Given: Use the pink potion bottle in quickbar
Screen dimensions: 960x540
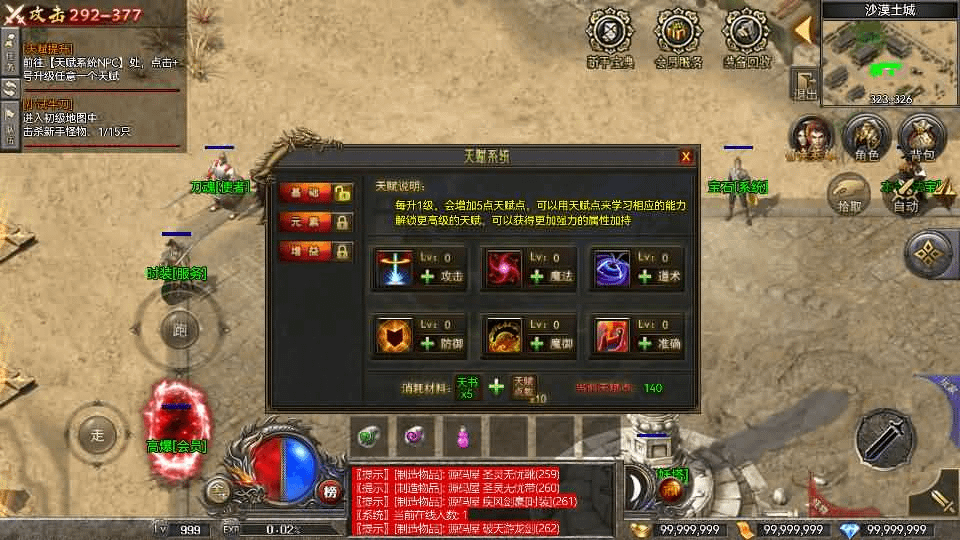Looking at the screenshot, I should (x=462, y=435).
